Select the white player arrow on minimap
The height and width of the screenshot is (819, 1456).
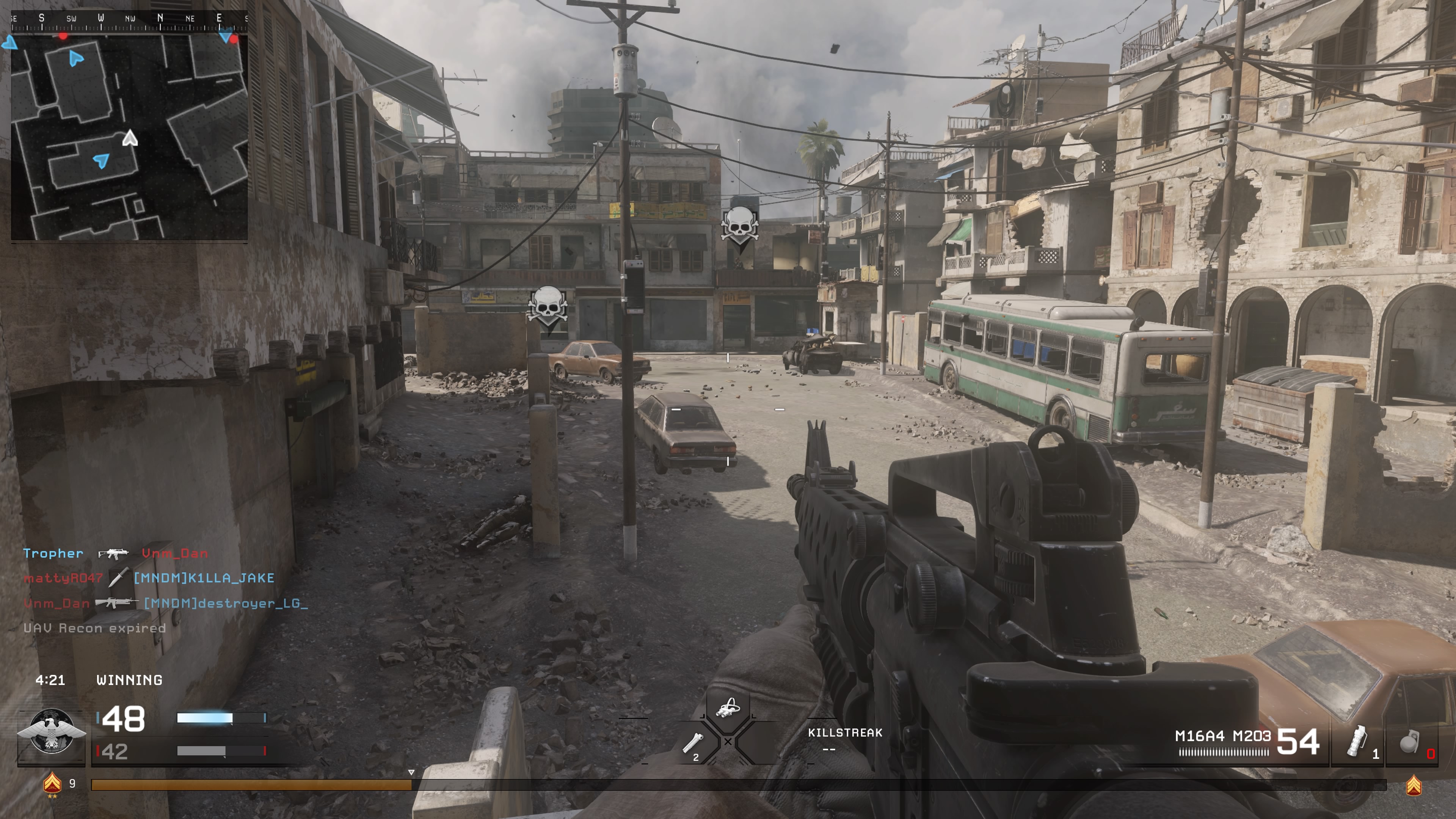click(130, 138)
